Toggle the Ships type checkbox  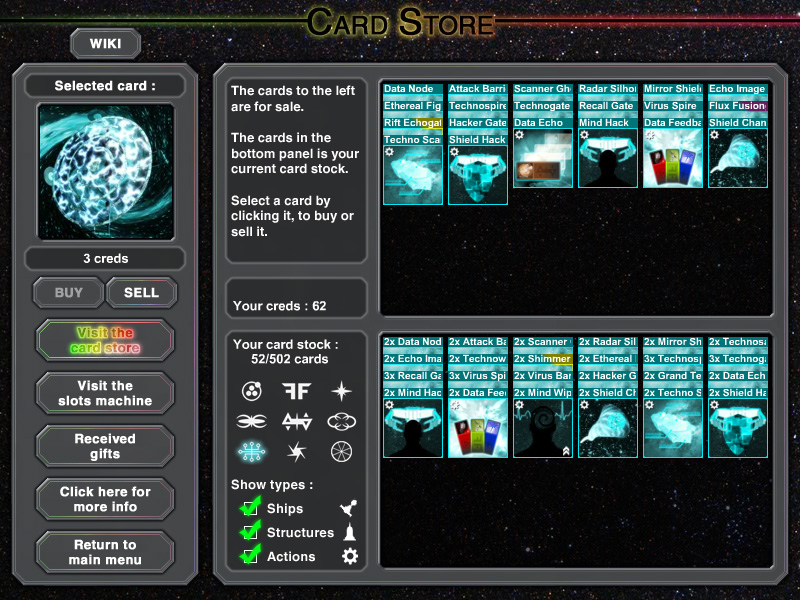pyautogui.click(x=250, y=508)
